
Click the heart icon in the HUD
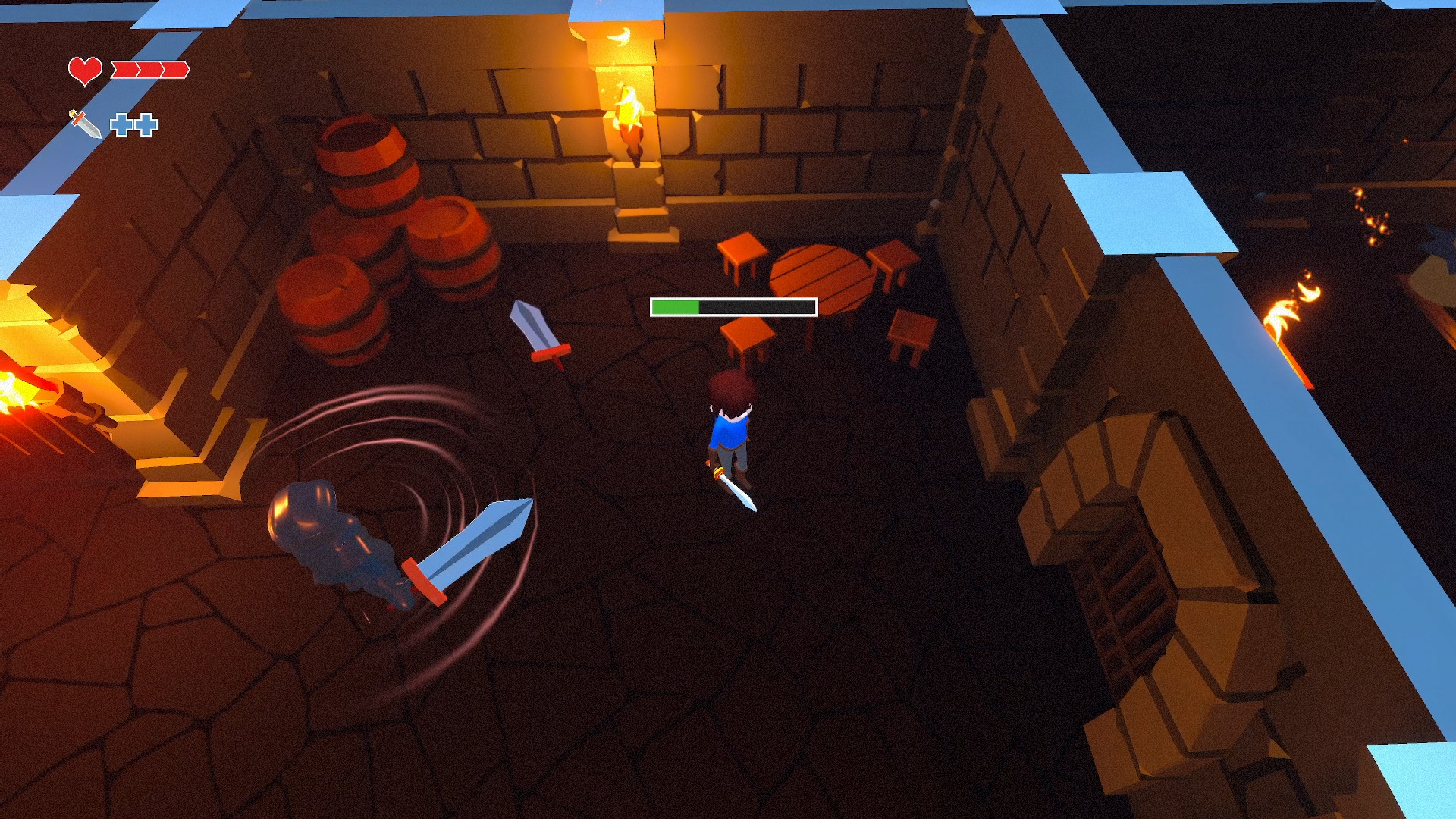pyautogui.click(x=83, y=70)
